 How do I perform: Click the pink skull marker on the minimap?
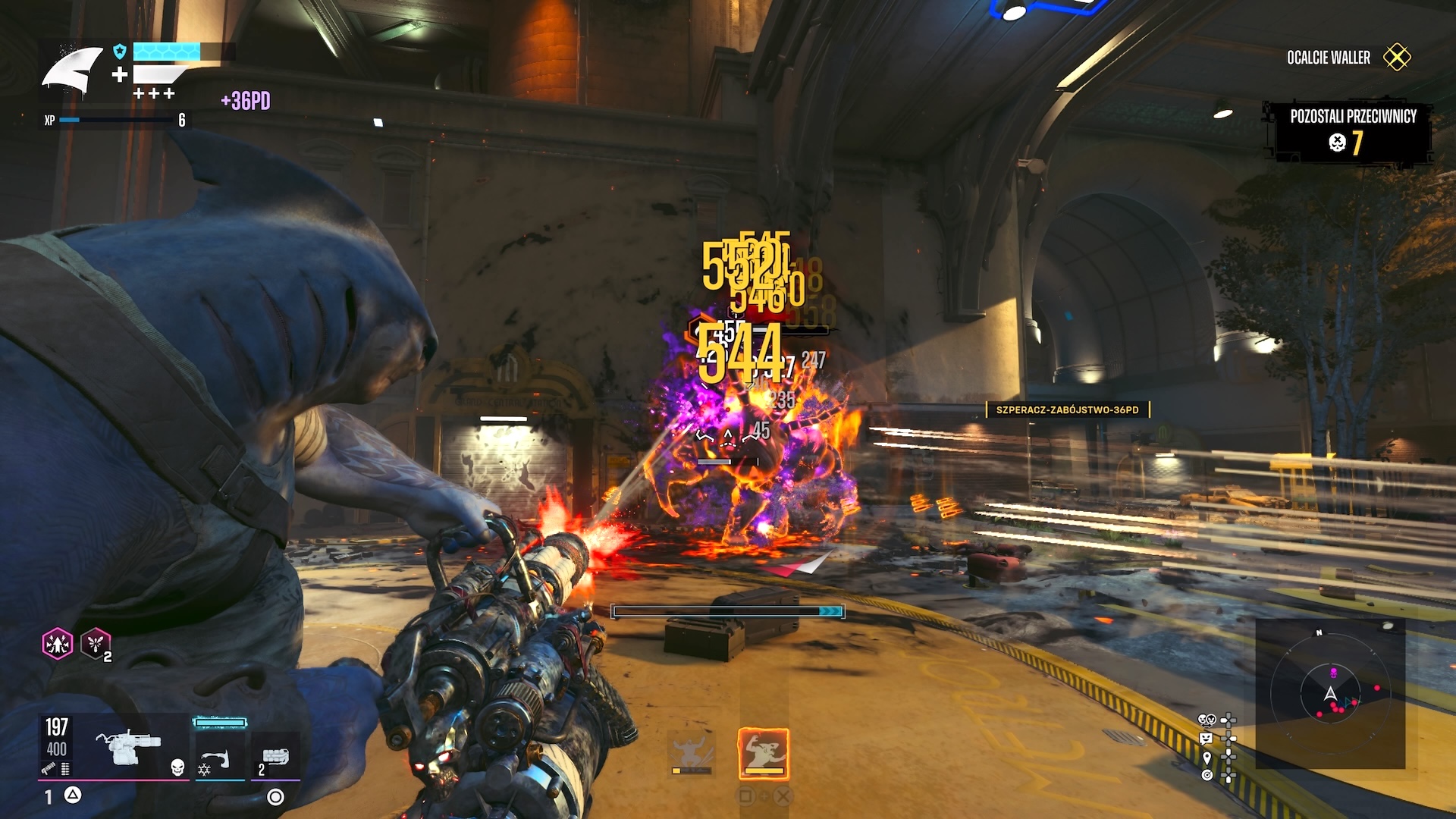tap(1332, 672)
